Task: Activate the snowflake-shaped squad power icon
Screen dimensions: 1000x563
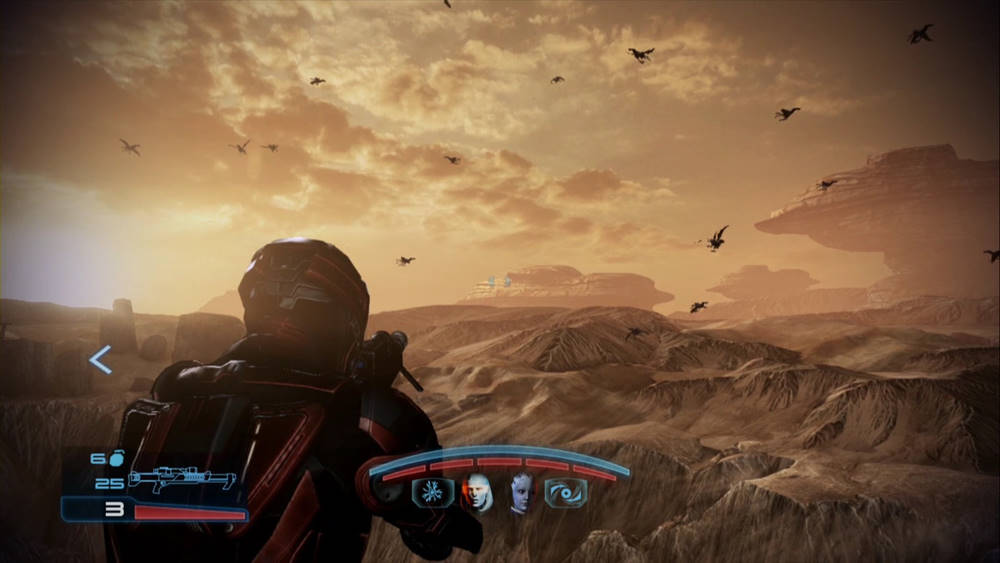Action: pyautogui.click(x=433, y=493)
